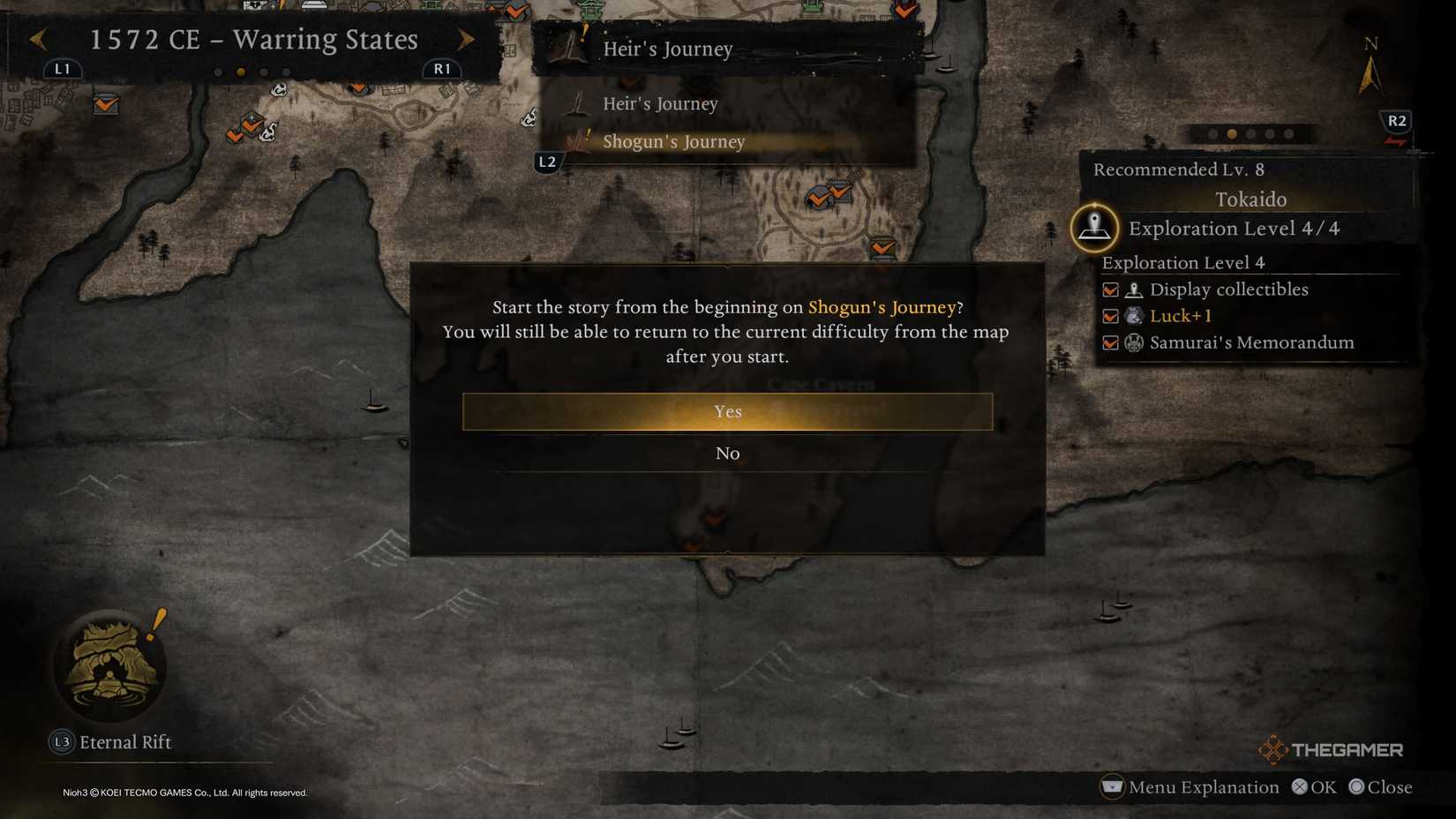Screen dimensions: 1456x819
Task: Confirm with the Yes button
Action: (727, 411)
